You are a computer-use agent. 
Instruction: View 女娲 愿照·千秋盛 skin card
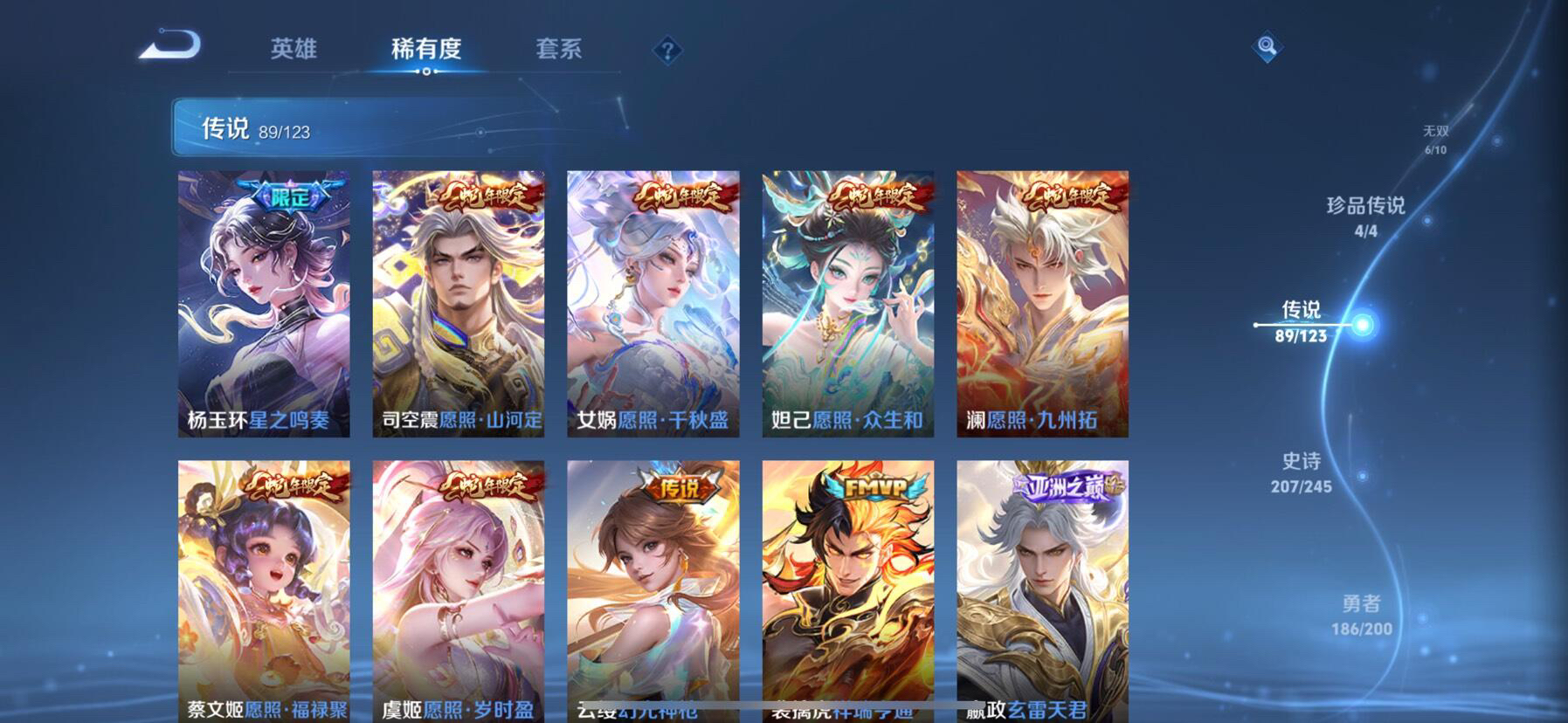(x=653, y=304)
